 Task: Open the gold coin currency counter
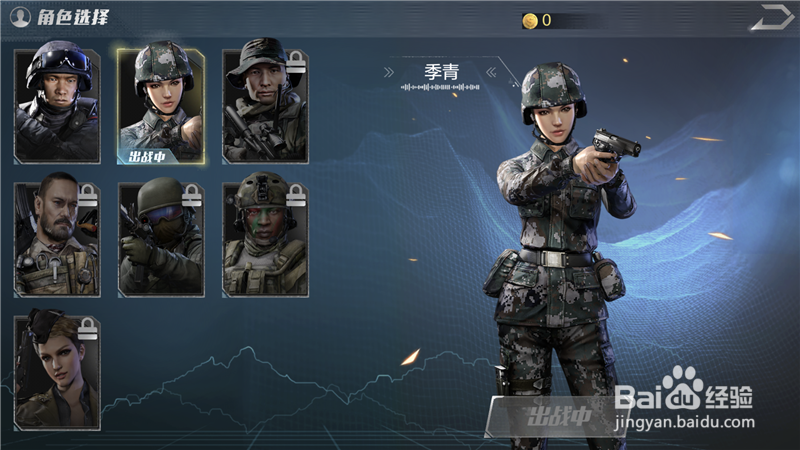pos(537,20)
